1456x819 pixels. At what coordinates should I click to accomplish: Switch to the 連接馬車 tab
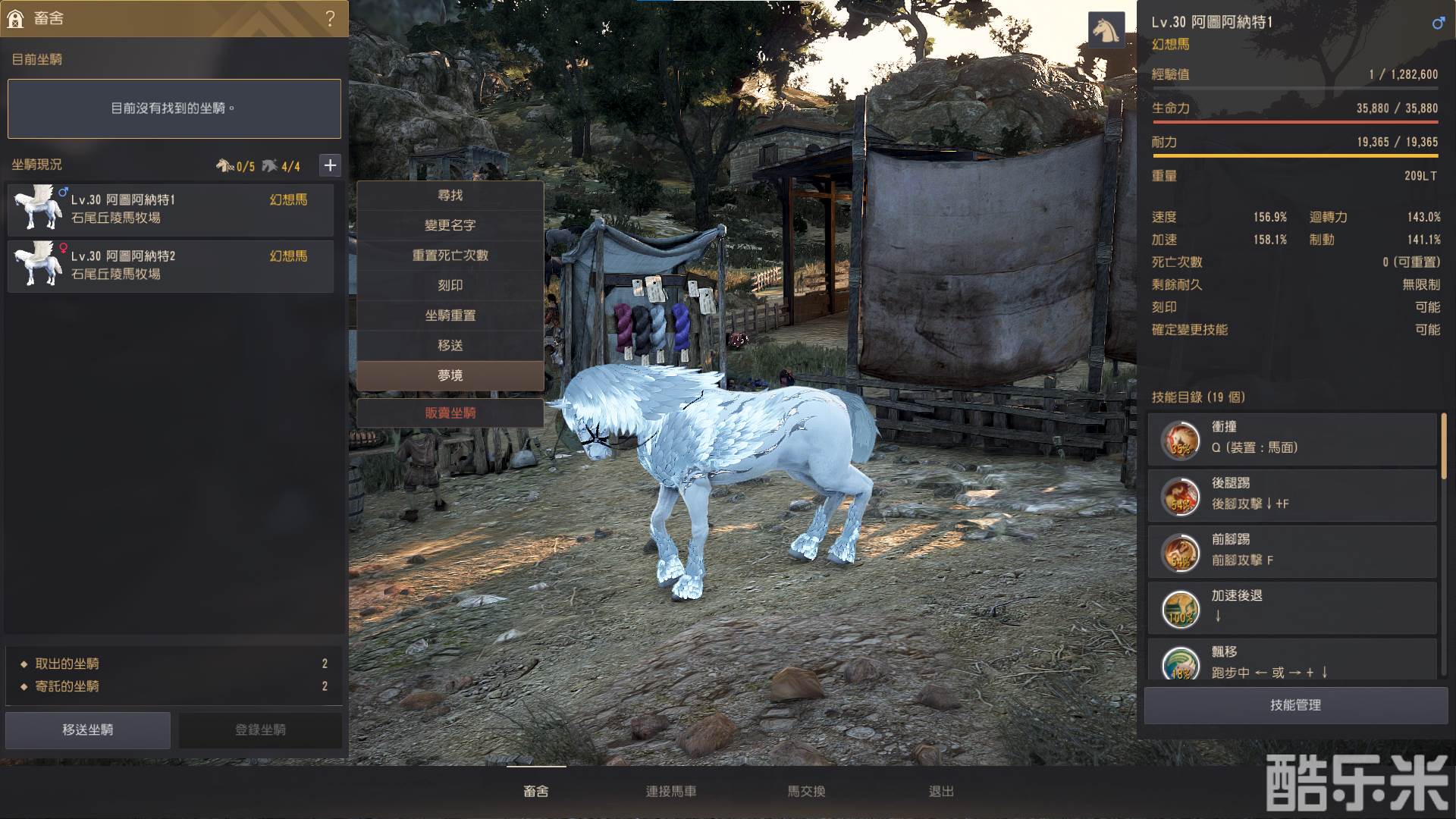(671, 791)
